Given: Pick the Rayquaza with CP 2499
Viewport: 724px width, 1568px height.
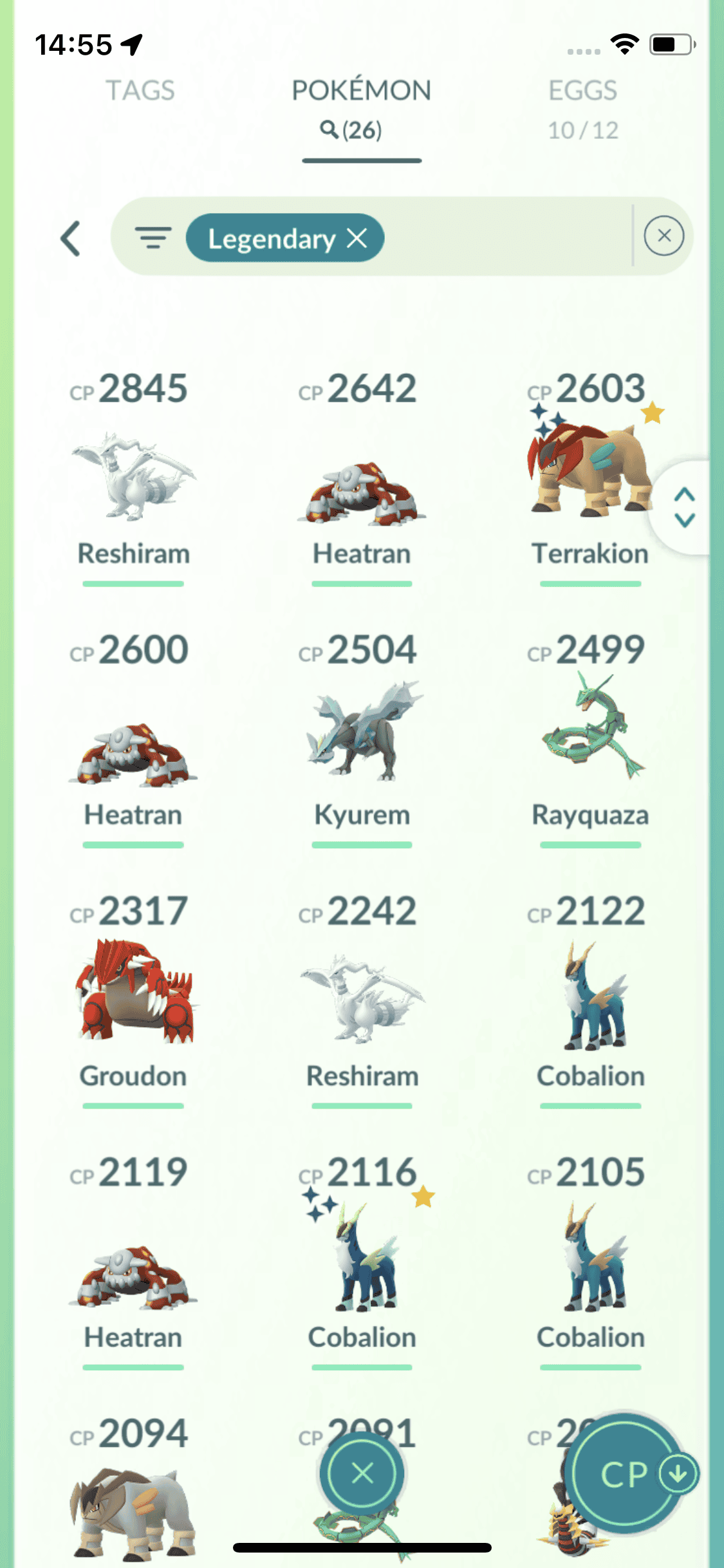Looking at the screenshot, I should tap(590, 727).
